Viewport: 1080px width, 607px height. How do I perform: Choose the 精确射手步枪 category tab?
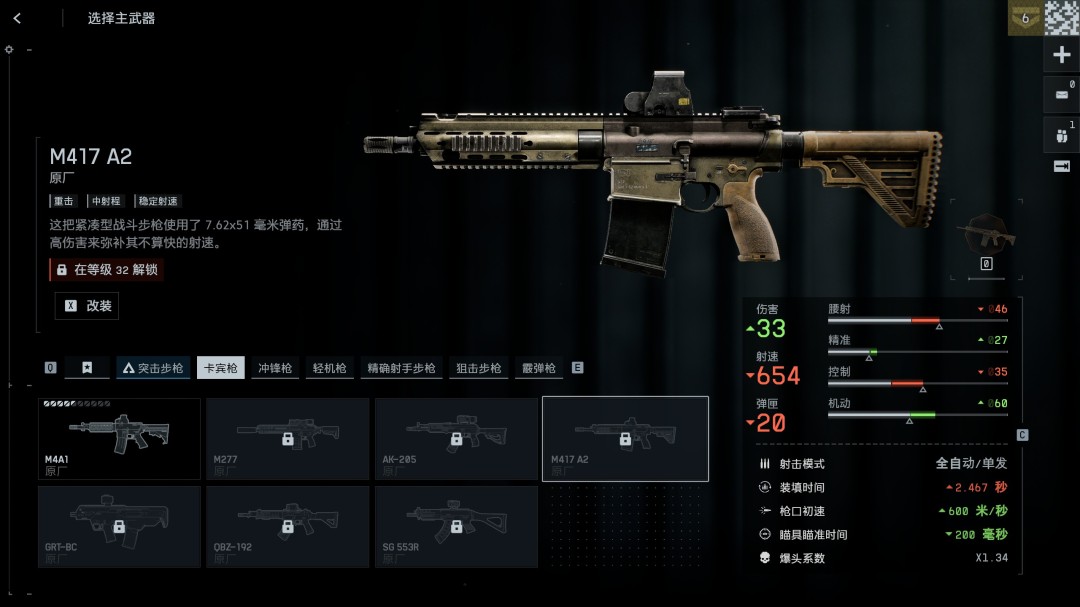click(x=401, y=368)
